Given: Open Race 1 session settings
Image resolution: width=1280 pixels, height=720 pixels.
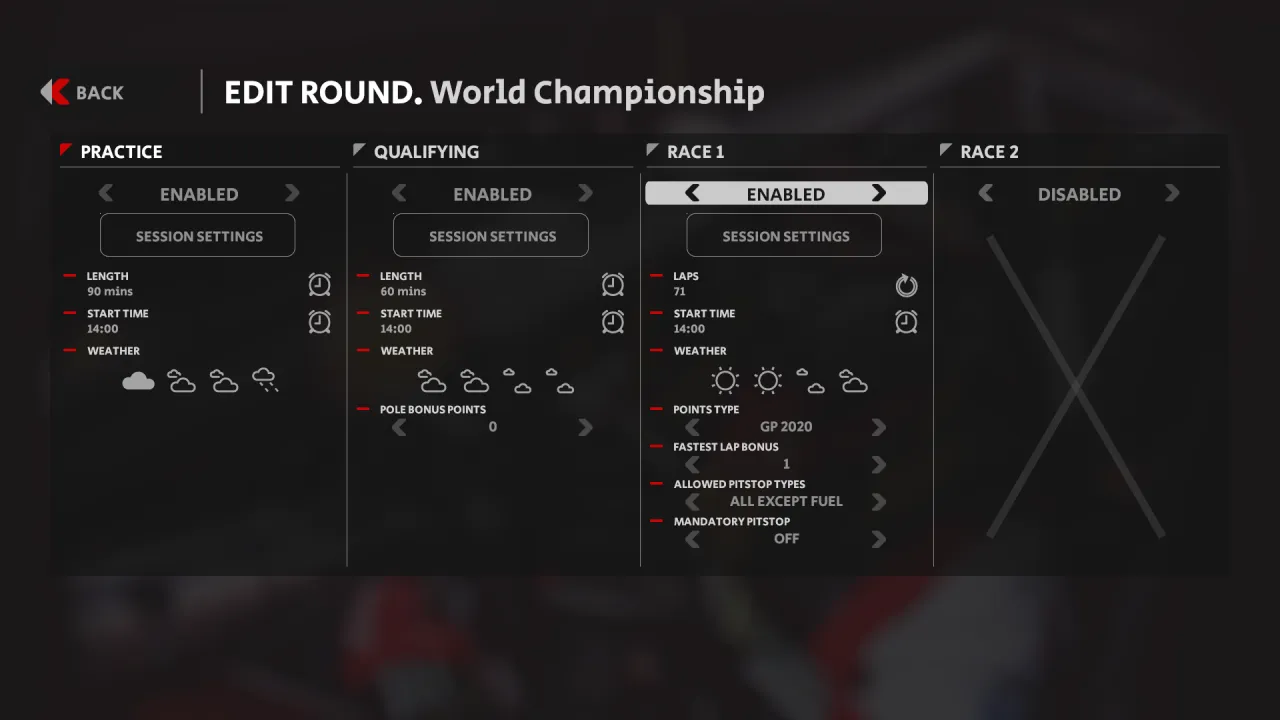Looking at the screenshot, I should pyautogui.click(x=785, y=236).
